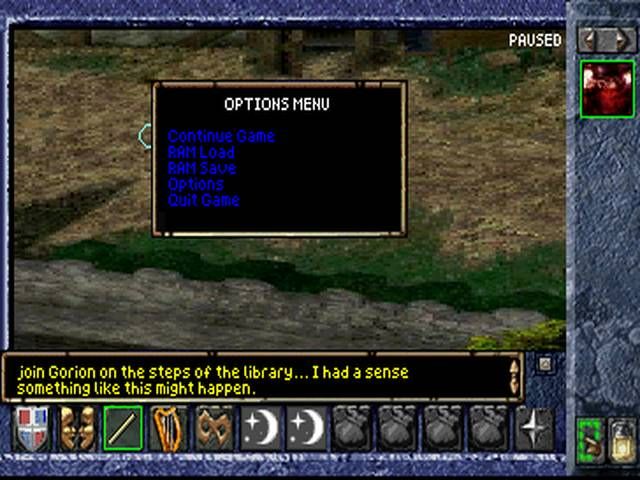
Task: Choose Quit Game from the menu
Action: point(204,200)
